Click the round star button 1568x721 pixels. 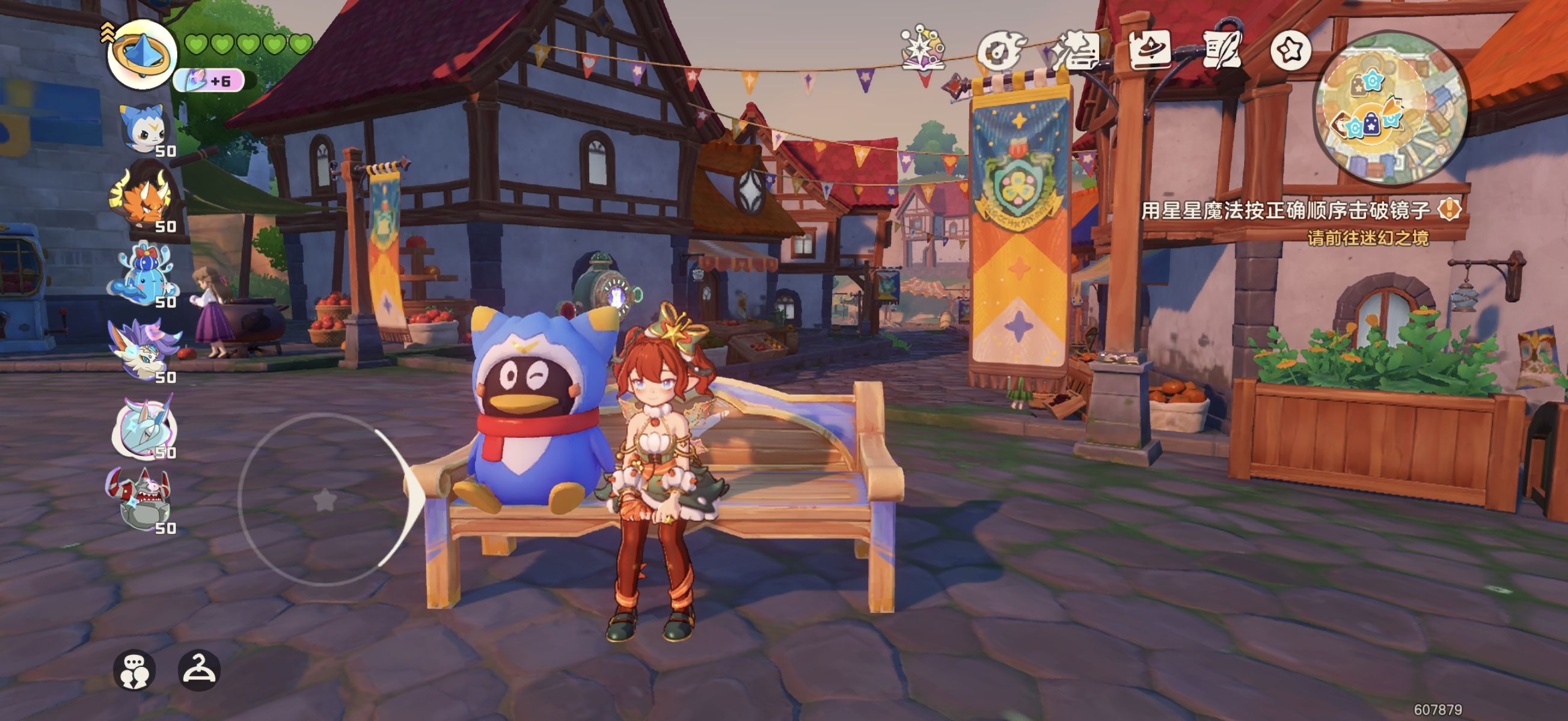1290,50
